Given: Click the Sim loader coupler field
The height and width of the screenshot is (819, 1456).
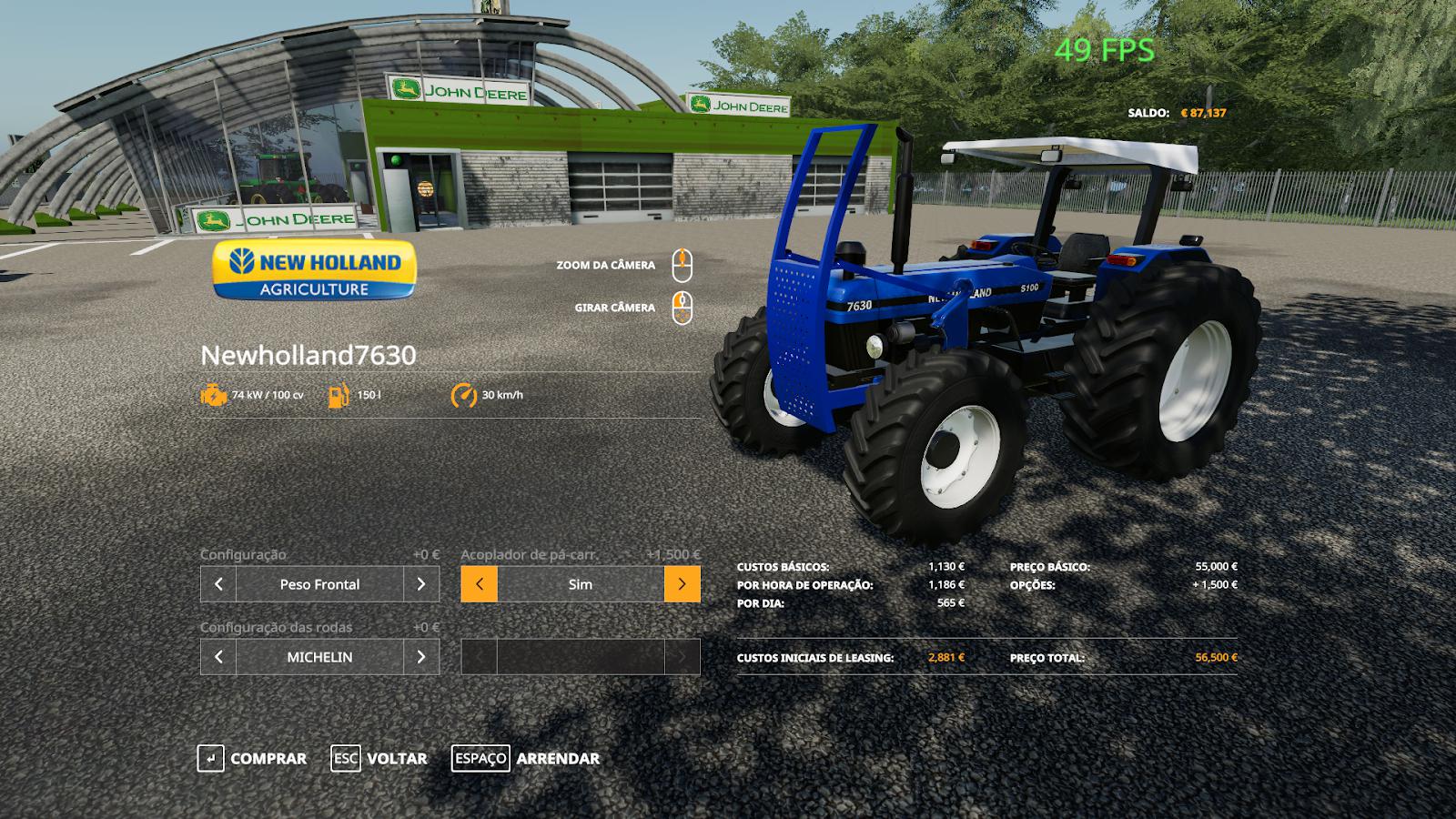Looking at the screenshot, I should tap(581, 584).
